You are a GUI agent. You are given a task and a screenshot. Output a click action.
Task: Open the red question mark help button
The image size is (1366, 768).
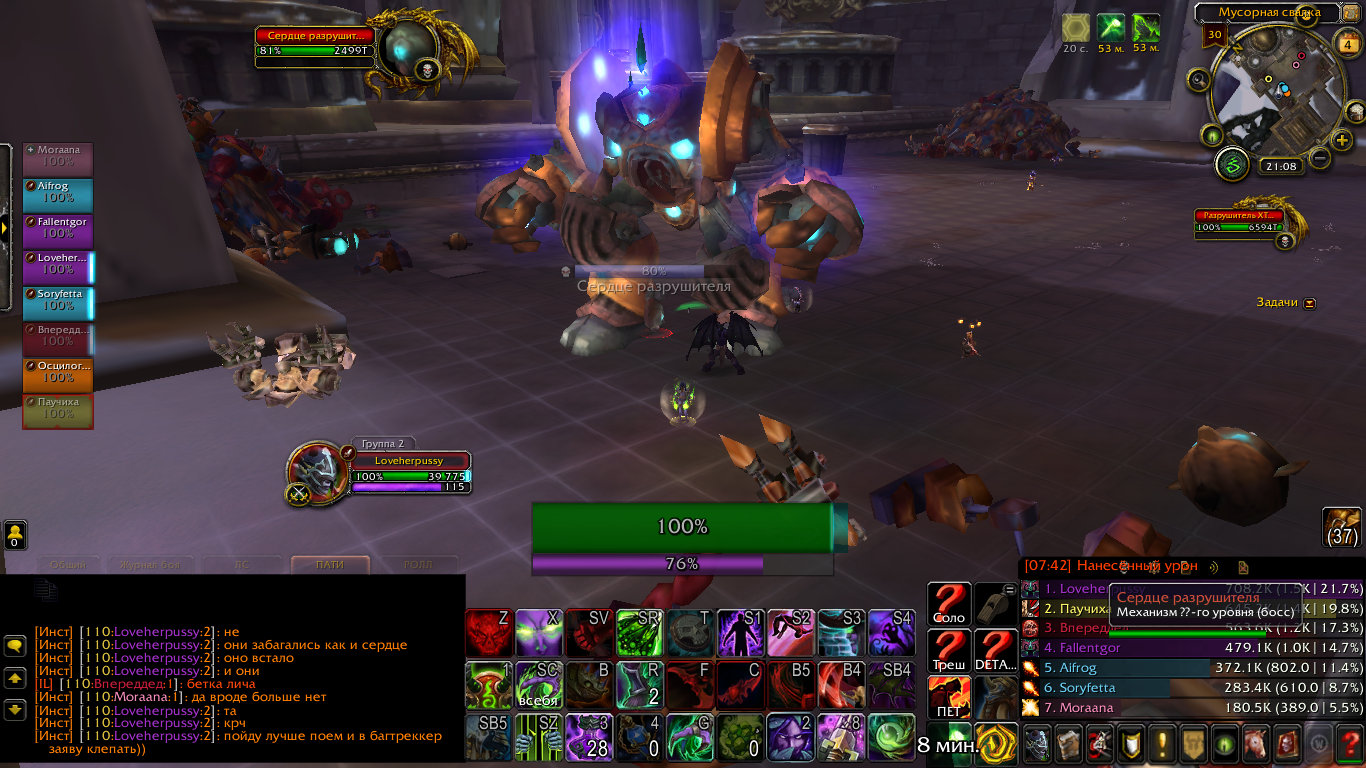click(1350, 745)
